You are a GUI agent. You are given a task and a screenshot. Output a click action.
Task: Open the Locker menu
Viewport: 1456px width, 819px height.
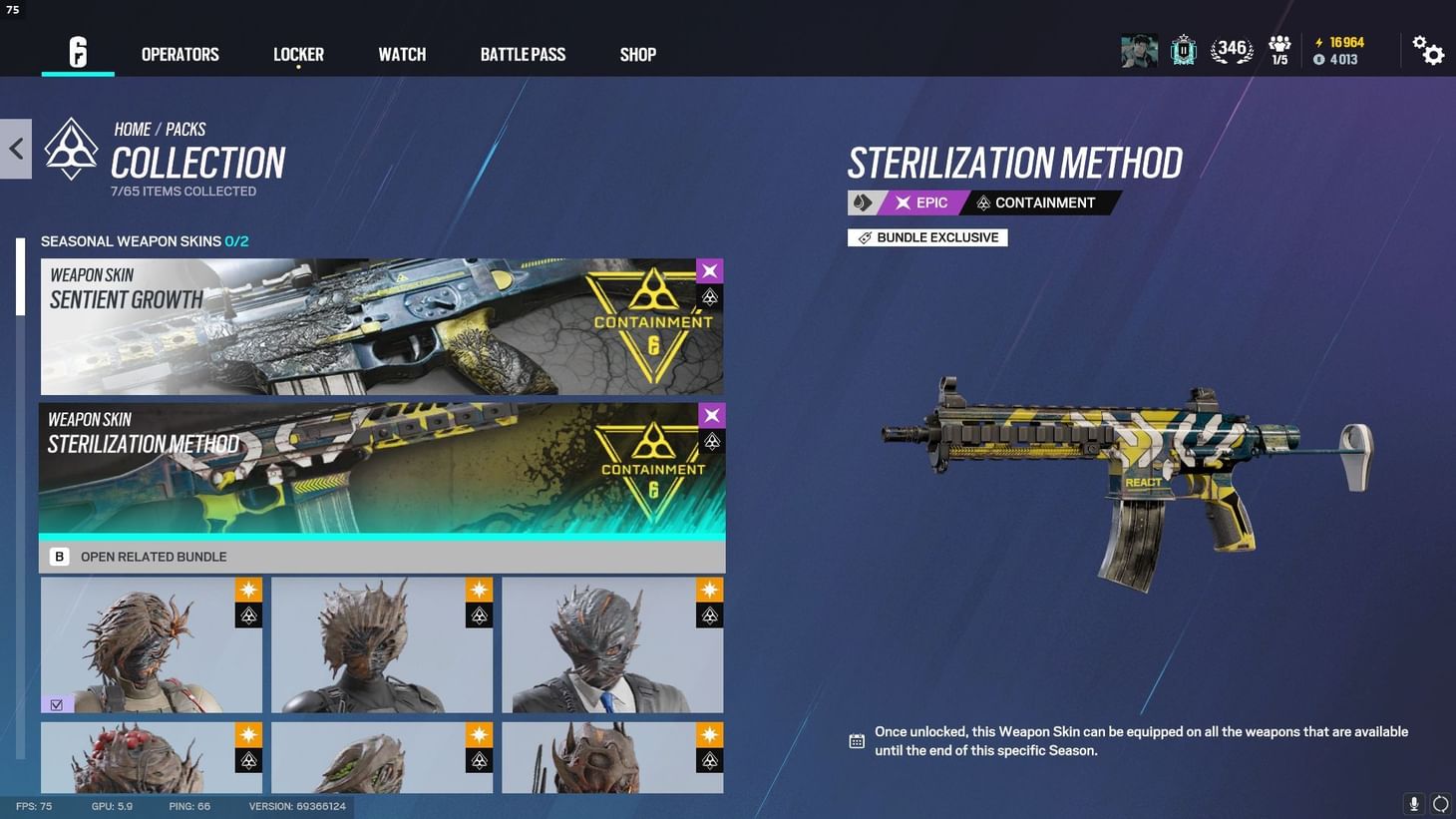[298, 55]
